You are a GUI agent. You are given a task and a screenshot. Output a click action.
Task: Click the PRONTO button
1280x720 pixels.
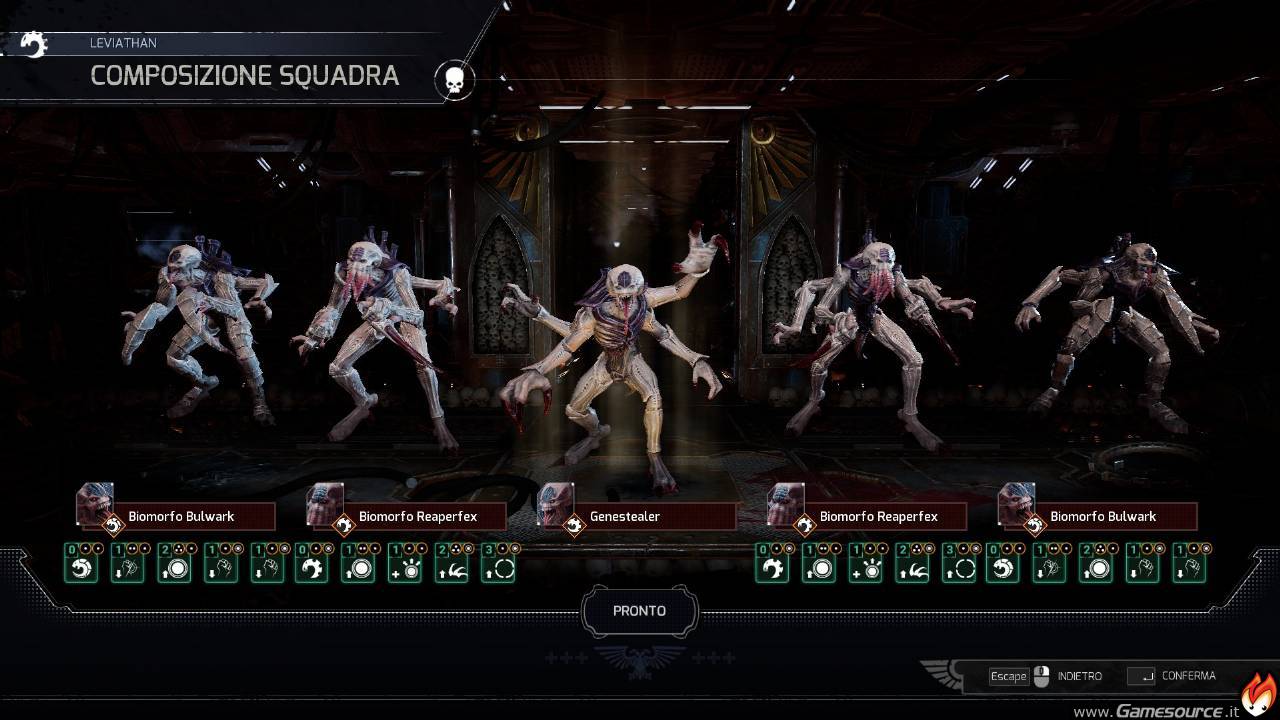point(639,611)
